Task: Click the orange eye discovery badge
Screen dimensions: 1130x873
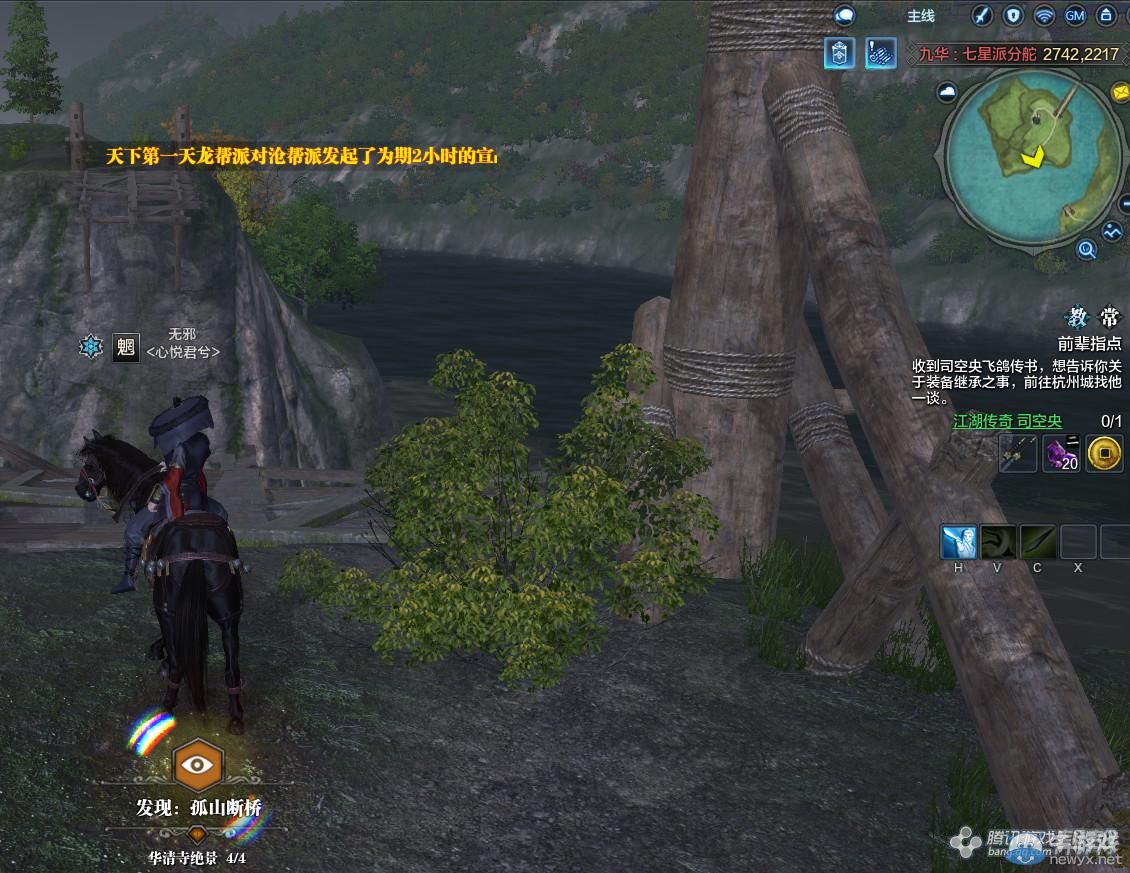Action: click(x=198, y=765)
